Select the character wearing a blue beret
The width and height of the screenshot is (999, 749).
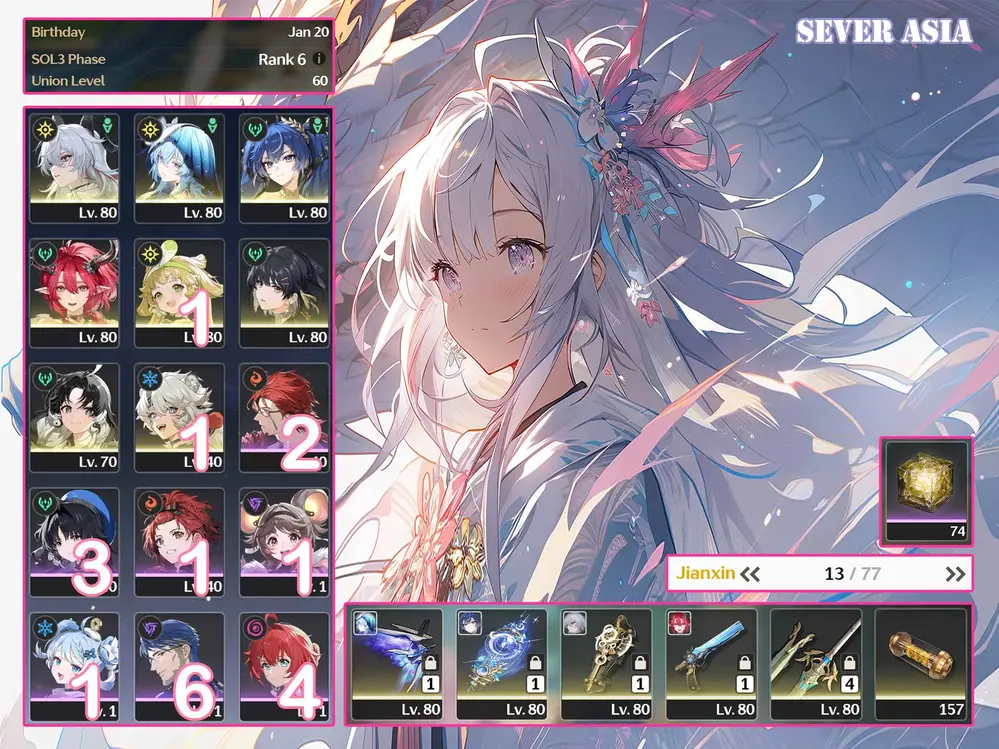coord(75,542)
